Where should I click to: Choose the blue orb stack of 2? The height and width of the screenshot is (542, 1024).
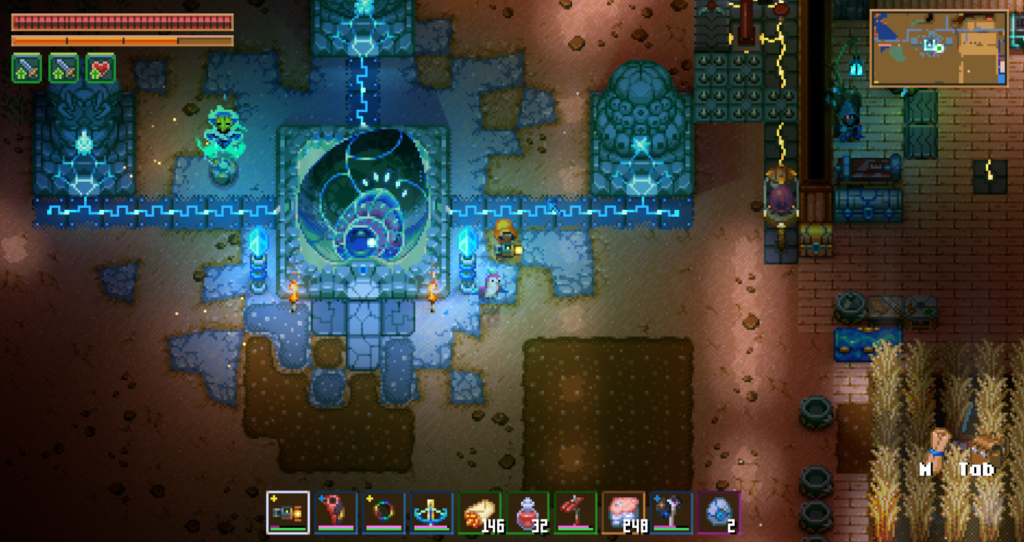[x=719, y=513]
